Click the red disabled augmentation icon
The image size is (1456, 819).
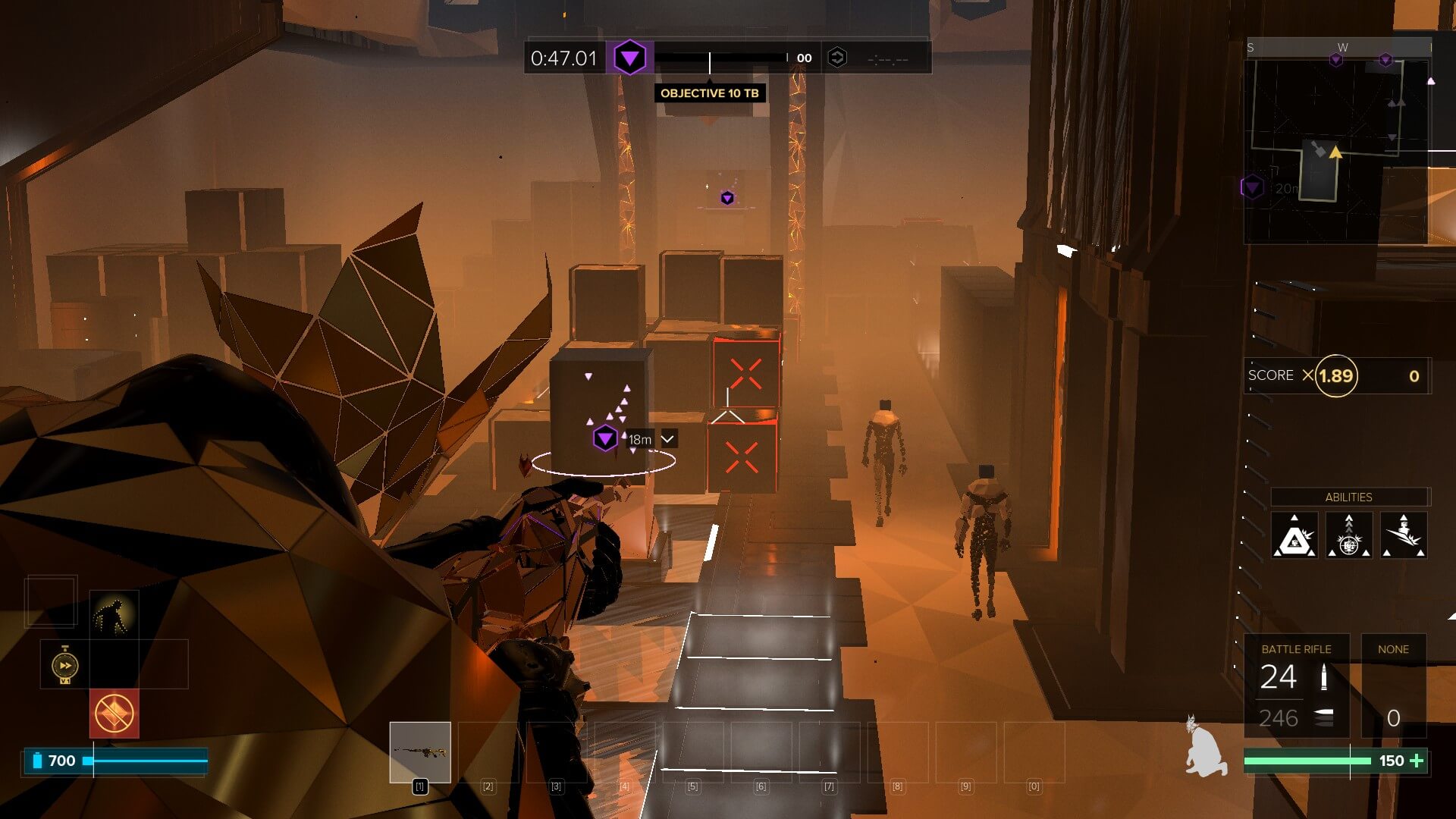(115, 714)
